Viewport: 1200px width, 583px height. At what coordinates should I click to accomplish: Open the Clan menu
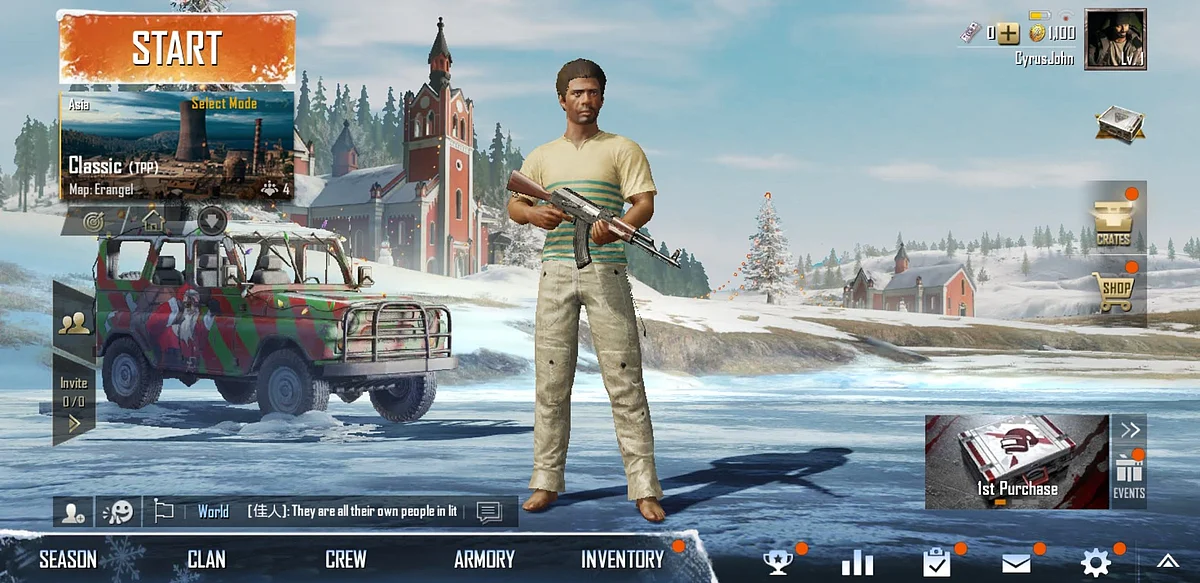click(206, 560)
